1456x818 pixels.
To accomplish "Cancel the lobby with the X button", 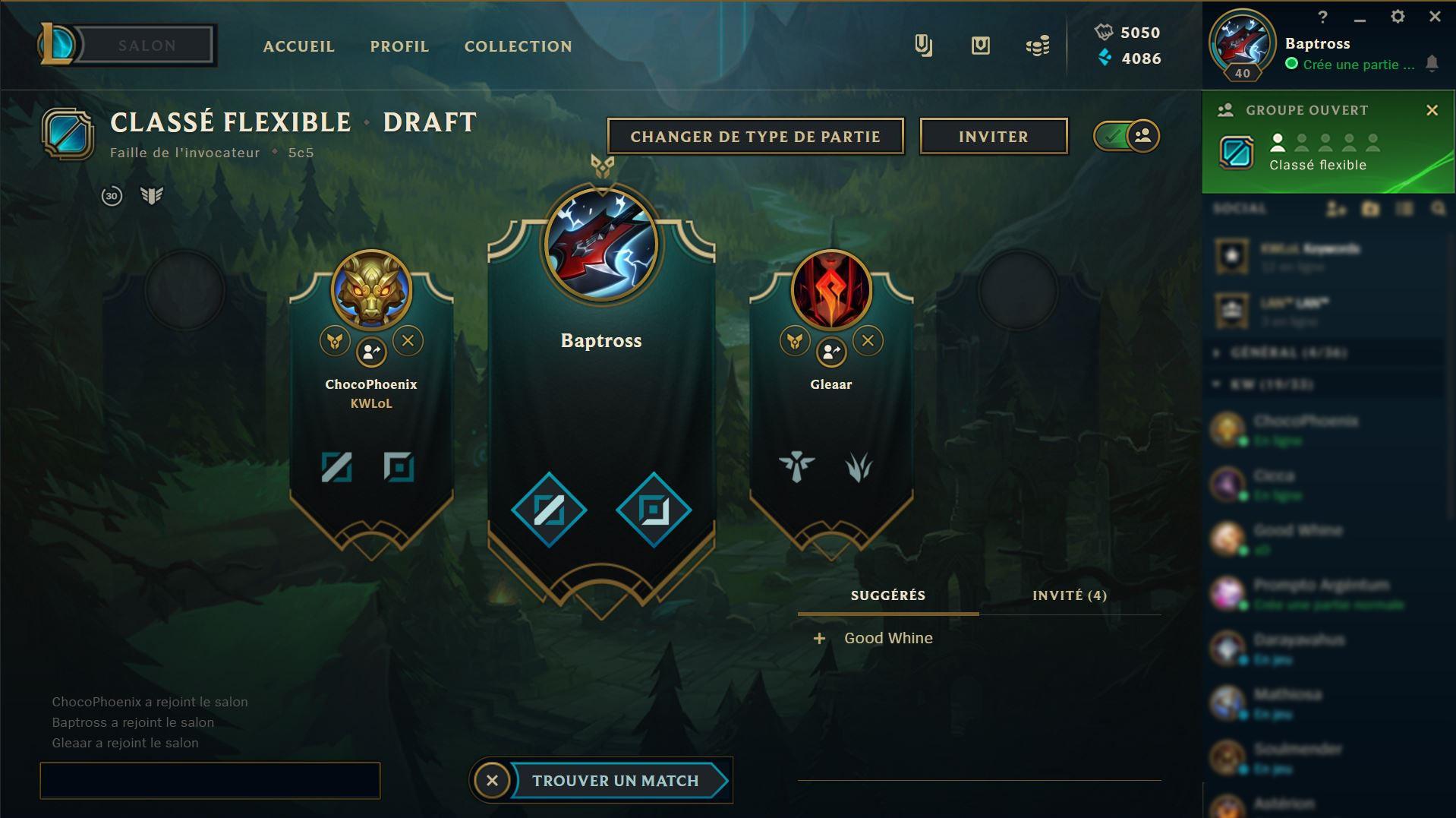I will [x=492, y=781].
